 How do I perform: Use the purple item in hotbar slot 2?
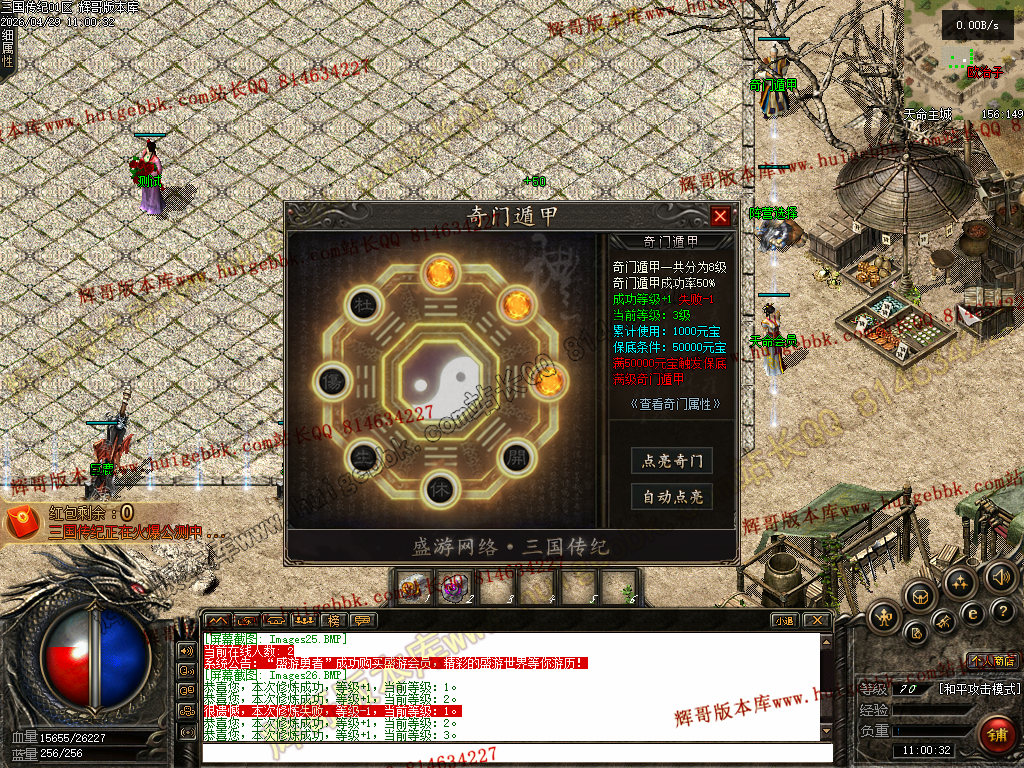(453, 588)
